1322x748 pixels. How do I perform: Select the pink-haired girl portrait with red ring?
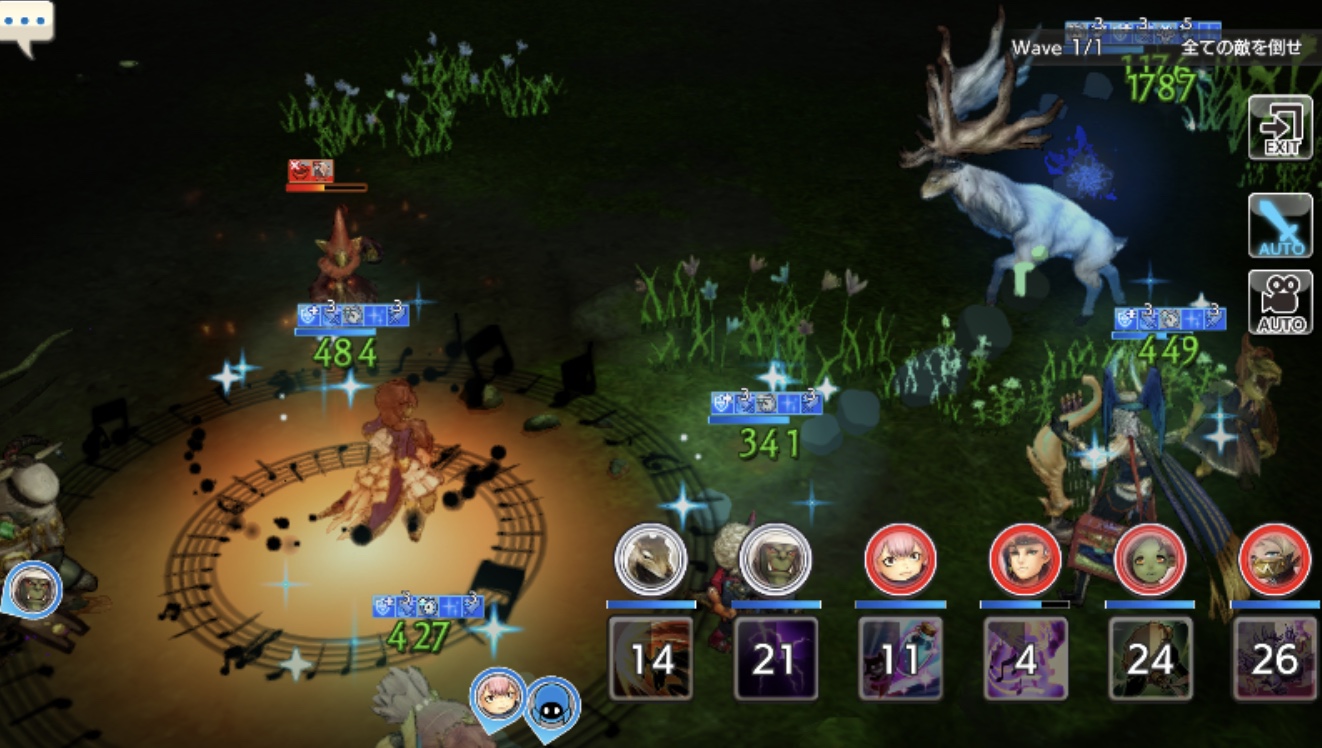pyautogui.click(x=900, y=559)
